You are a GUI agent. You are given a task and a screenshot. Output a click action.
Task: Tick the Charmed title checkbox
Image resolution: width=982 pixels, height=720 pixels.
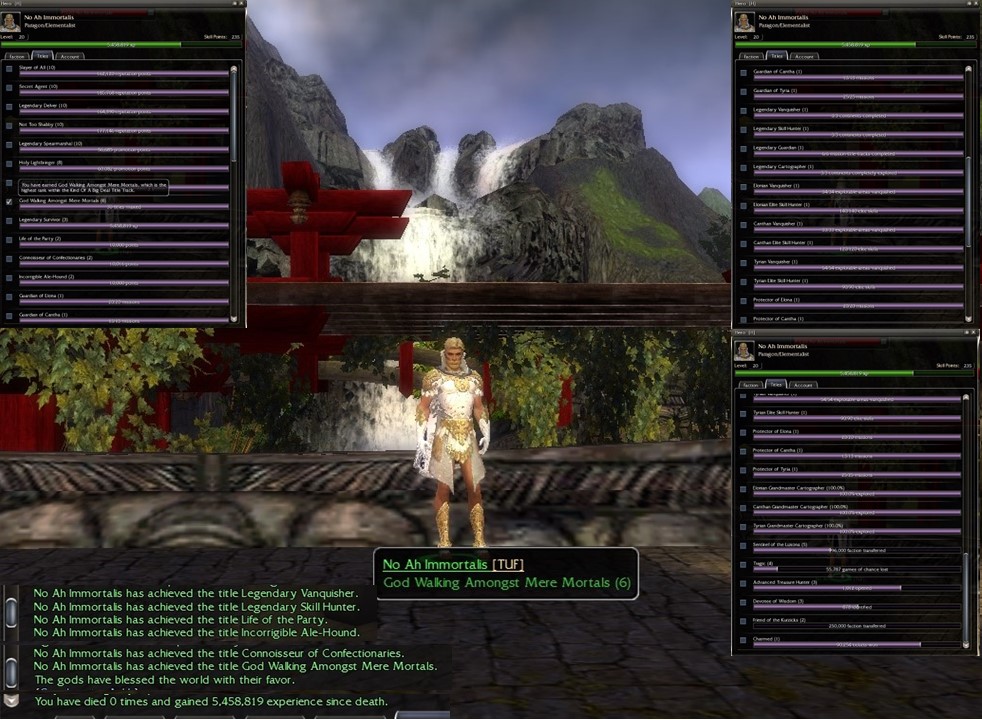(744, 640)
